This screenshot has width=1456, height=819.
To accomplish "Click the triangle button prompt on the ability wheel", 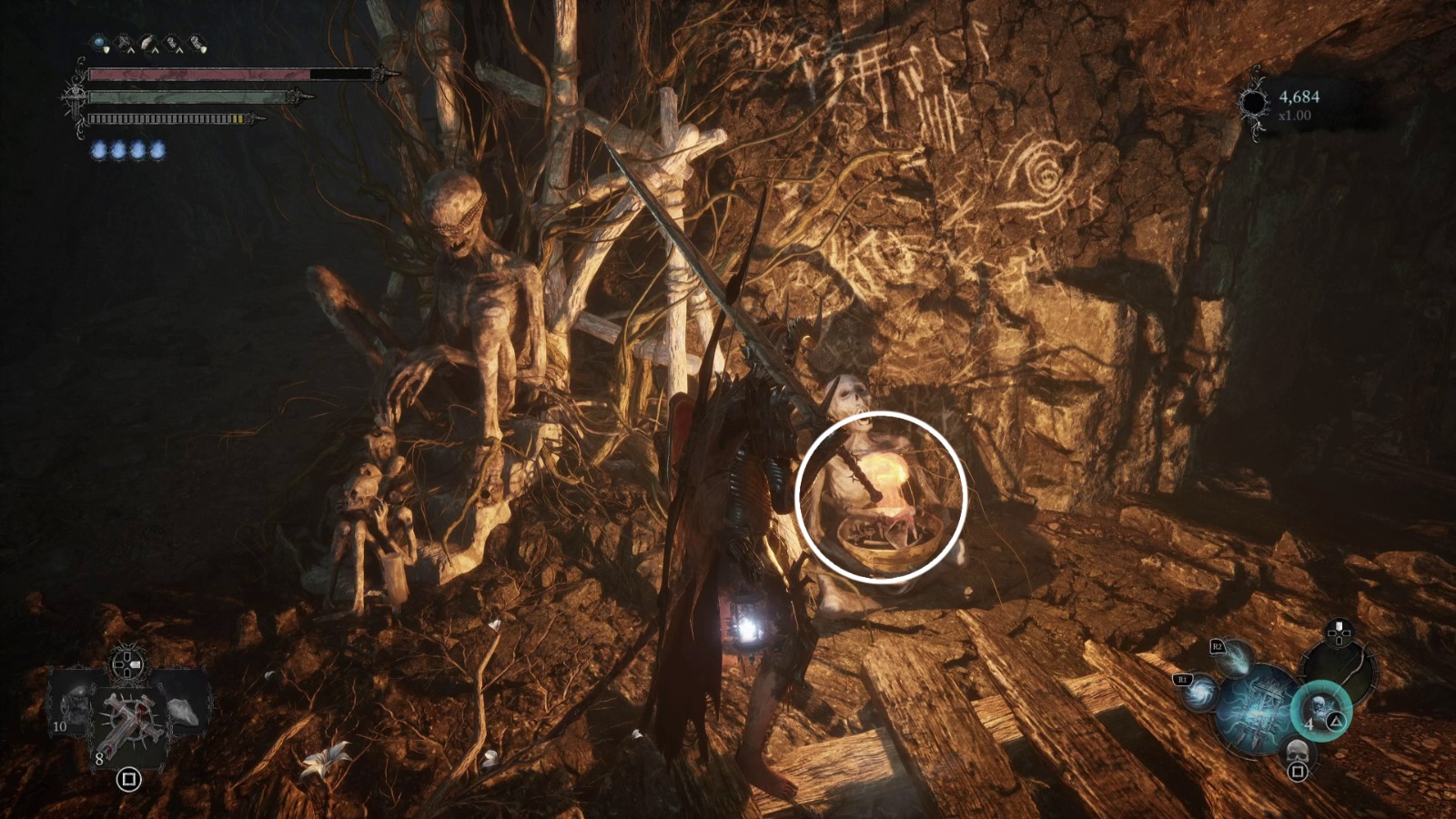I will (1336, 722).
